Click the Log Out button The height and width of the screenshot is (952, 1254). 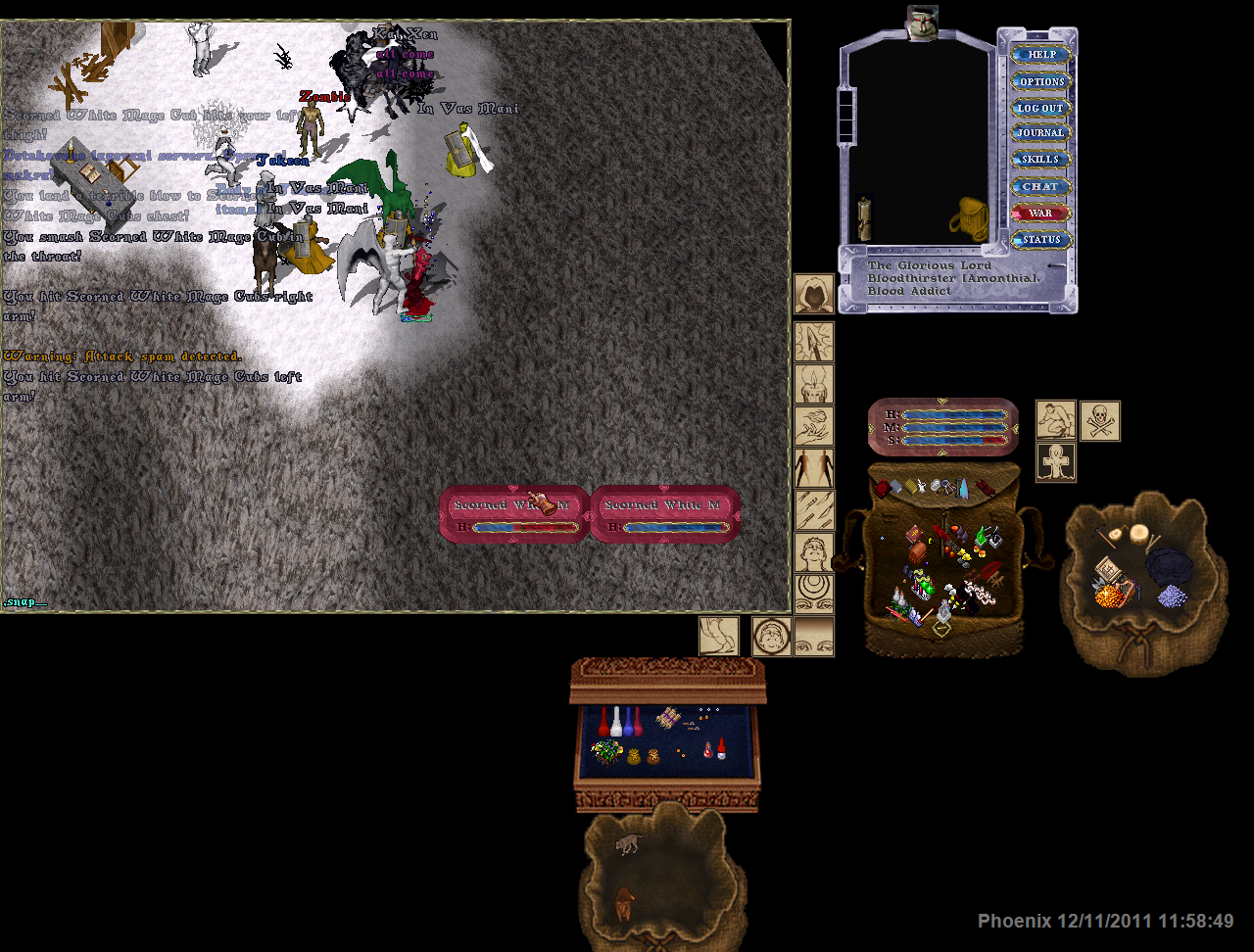coord(1041,108)
